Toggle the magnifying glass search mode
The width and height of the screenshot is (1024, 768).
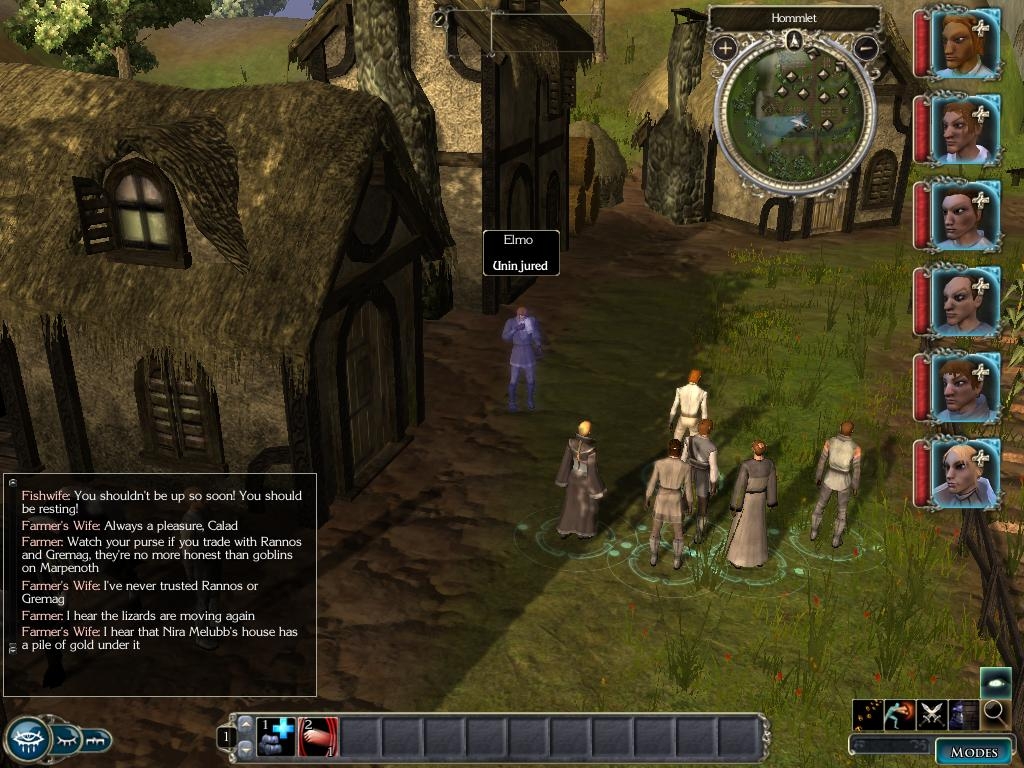[x=995, y=713]
